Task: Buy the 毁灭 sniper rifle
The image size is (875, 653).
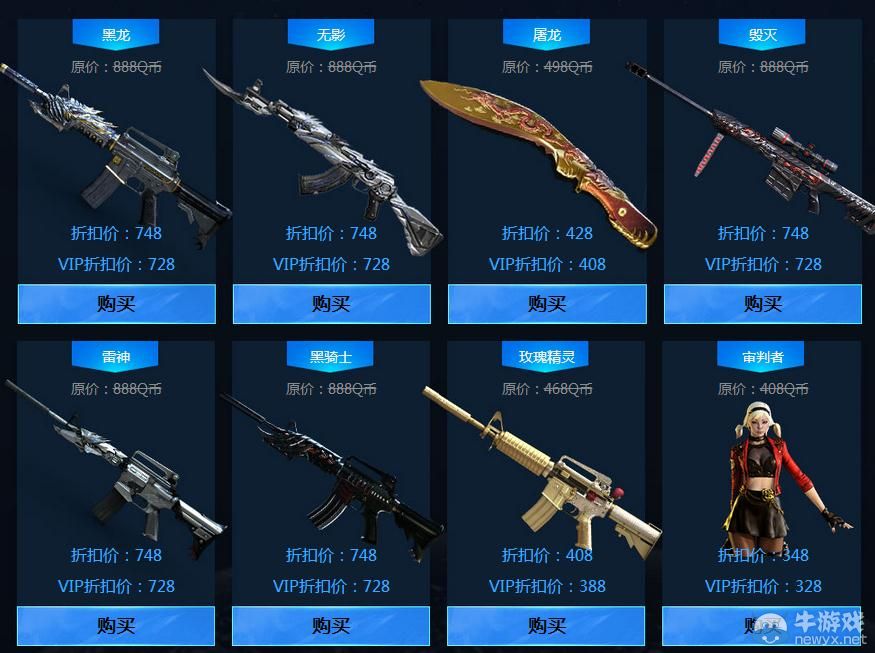Action: tap(762, 304)
